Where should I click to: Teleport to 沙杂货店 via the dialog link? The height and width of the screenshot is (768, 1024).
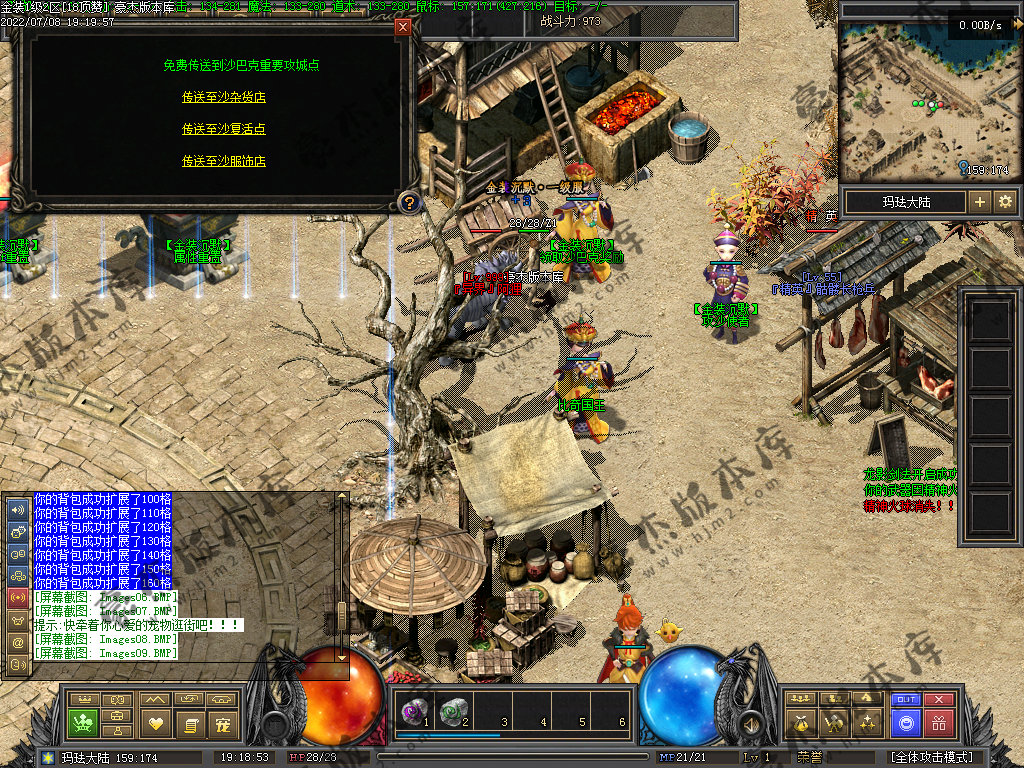(x=224, y=97)
